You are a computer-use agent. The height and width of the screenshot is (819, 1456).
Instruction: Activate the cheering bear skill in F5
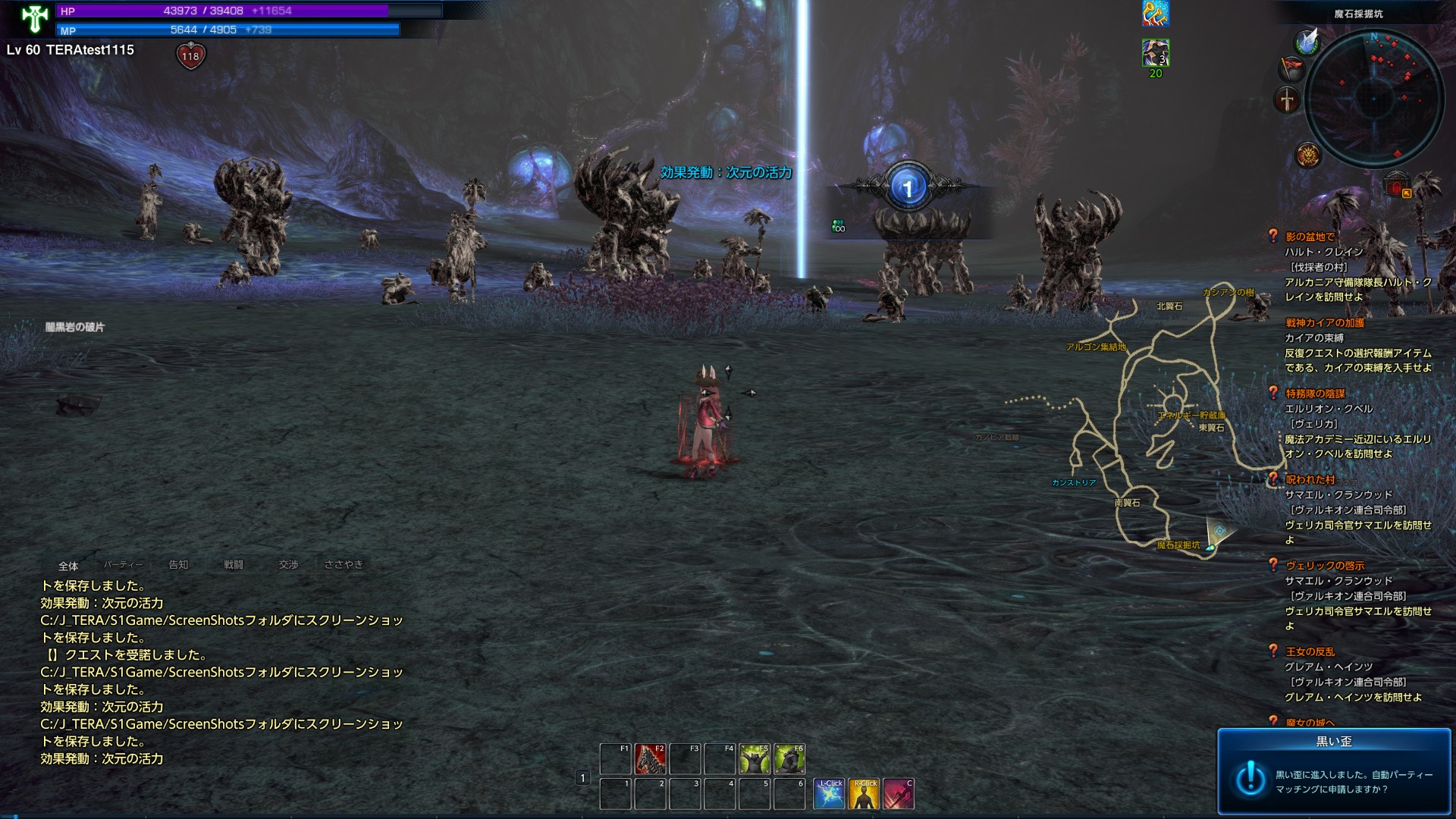tap(755, 758)
